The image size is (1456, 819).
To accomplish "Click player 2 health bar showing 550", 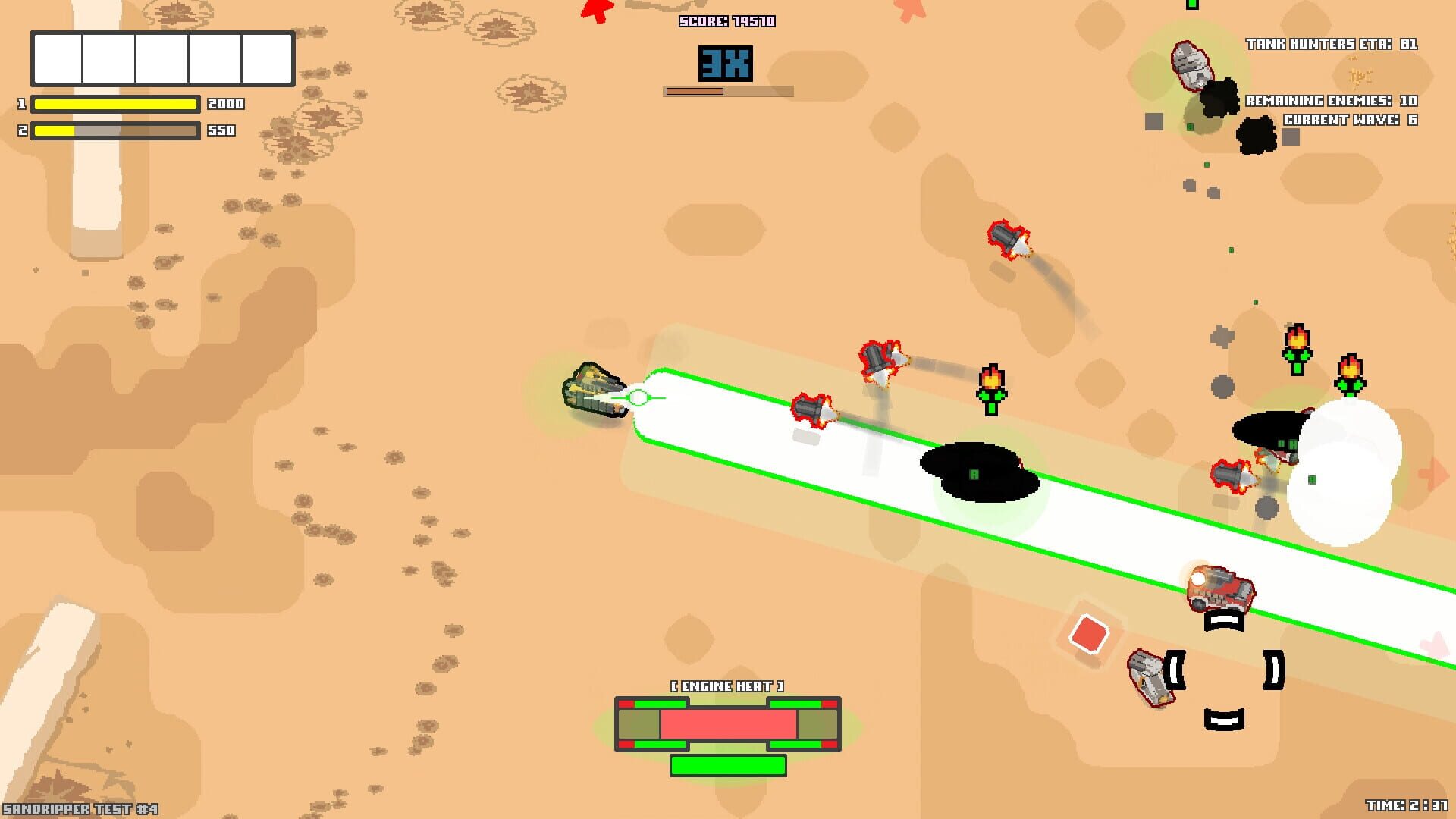I will pyautogui.click(x=114, y=130).
